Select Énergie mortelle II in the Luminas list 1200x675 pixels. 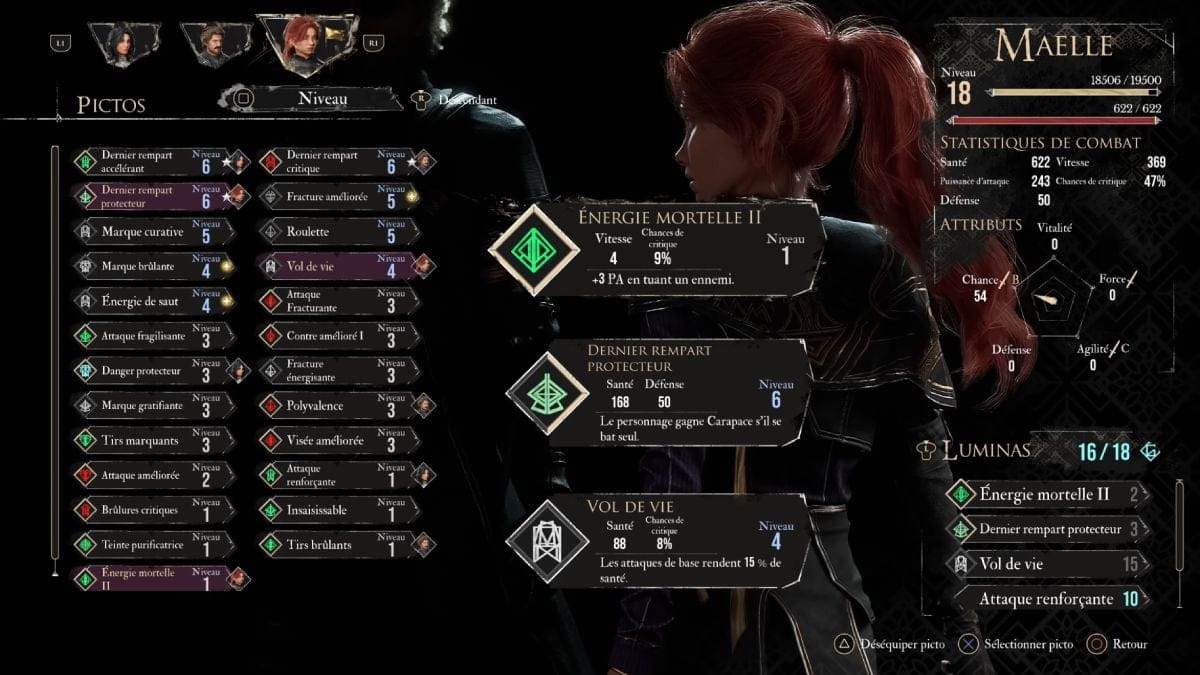pos(1045,494)
